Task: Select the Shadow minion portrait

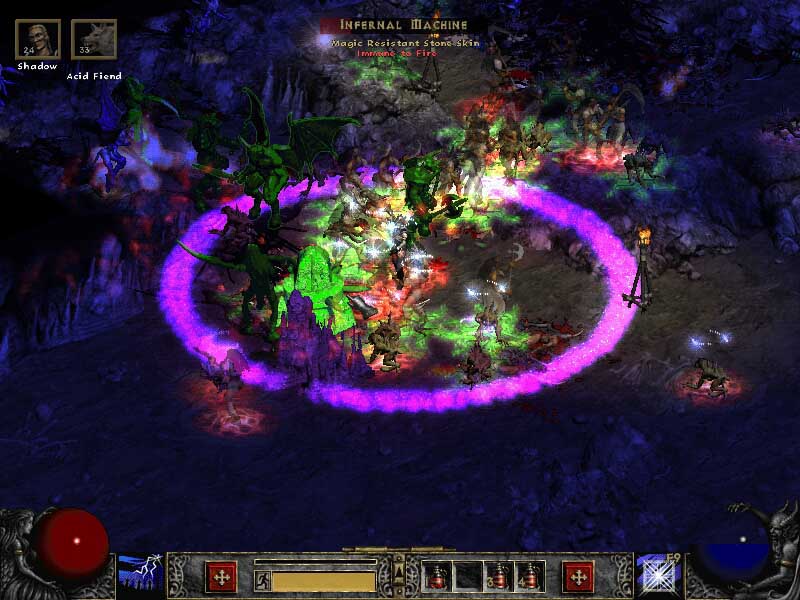Action: 38,39
